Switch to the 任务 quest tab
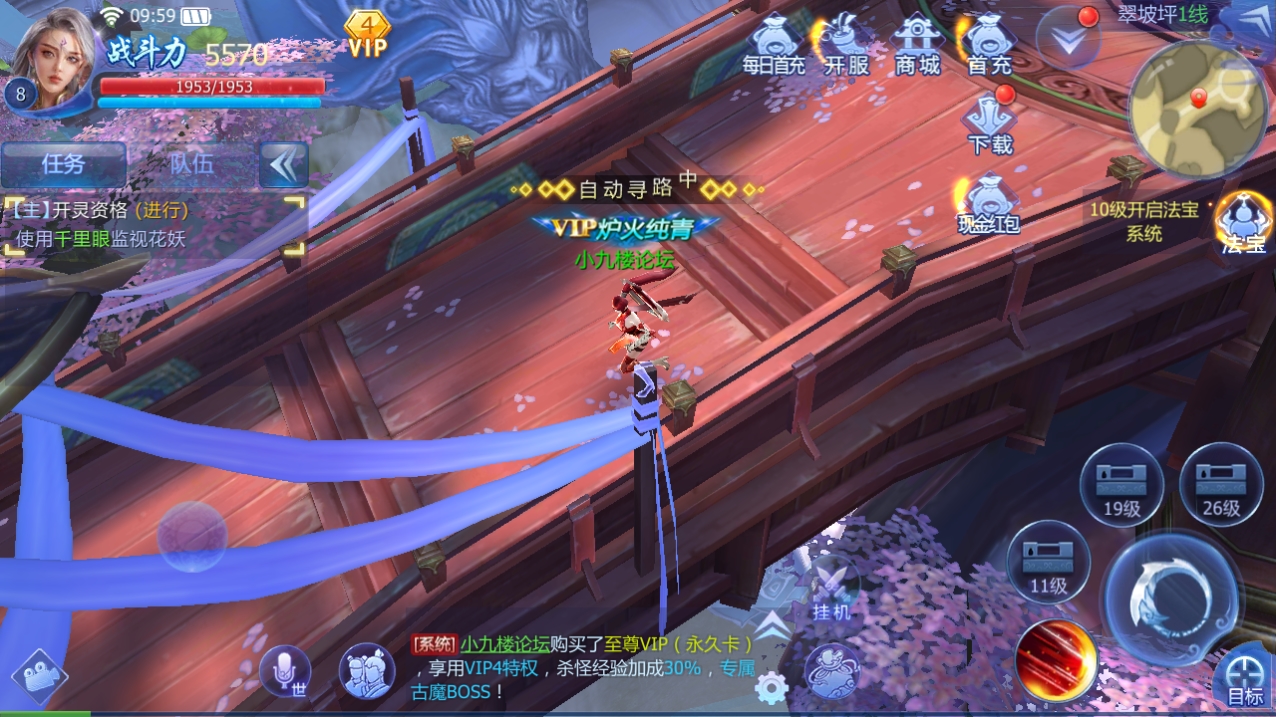The image size is (1276, 717). [x=63, y=165]
